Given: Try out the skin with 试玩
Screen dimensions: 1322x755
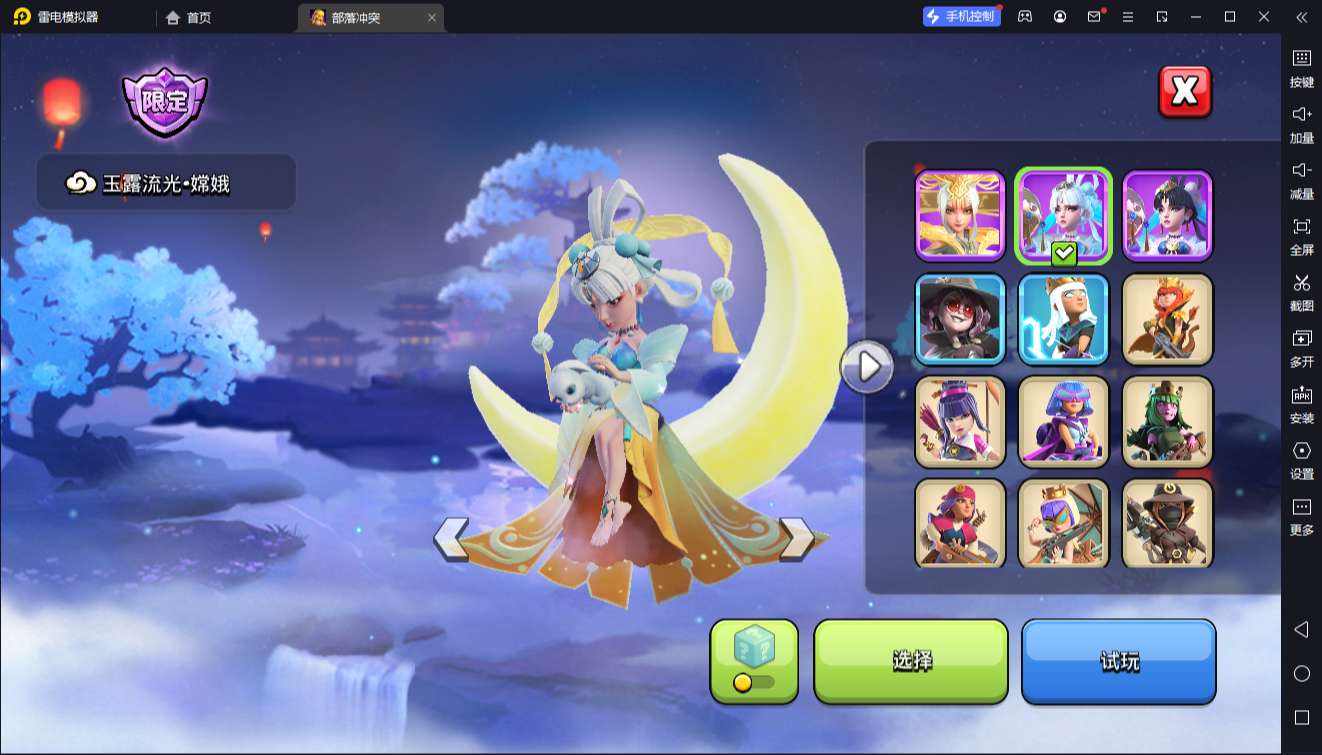Looking at the screenshot, I should 1118,660.
